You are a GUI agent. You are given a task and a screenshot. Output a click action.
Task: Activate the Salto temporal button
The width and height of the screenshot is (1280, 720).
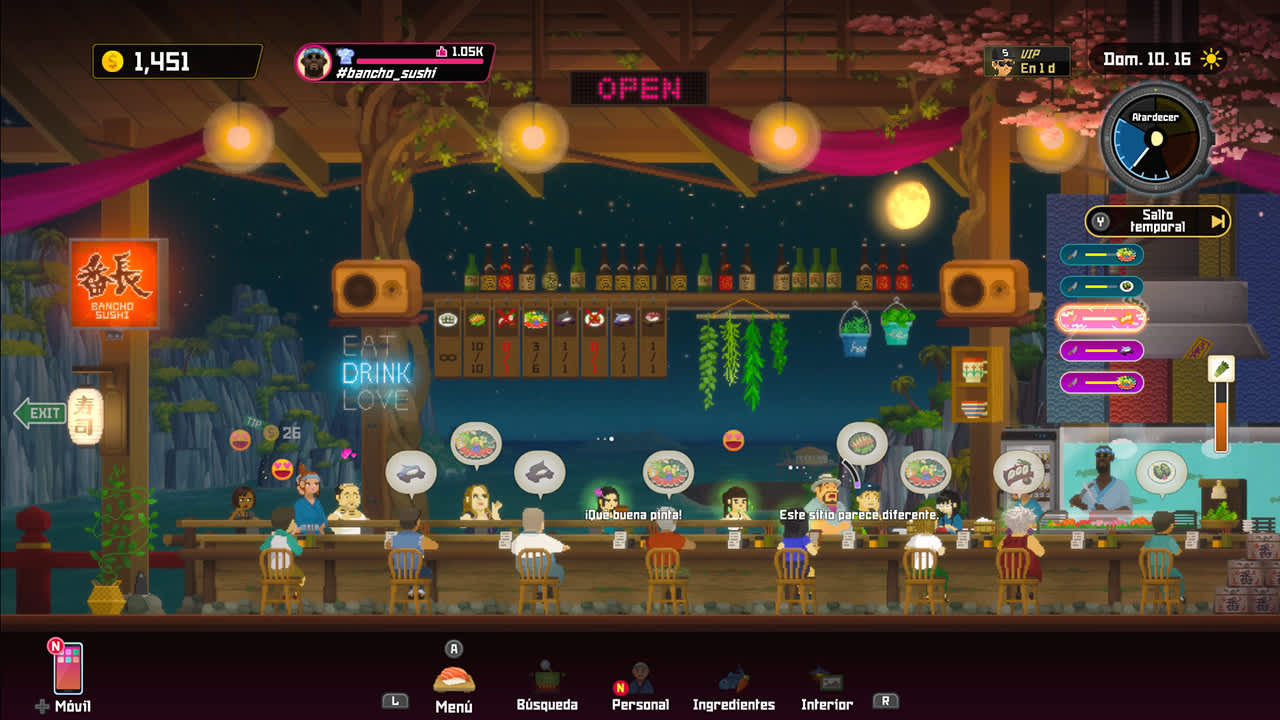tap(1158, 221)
